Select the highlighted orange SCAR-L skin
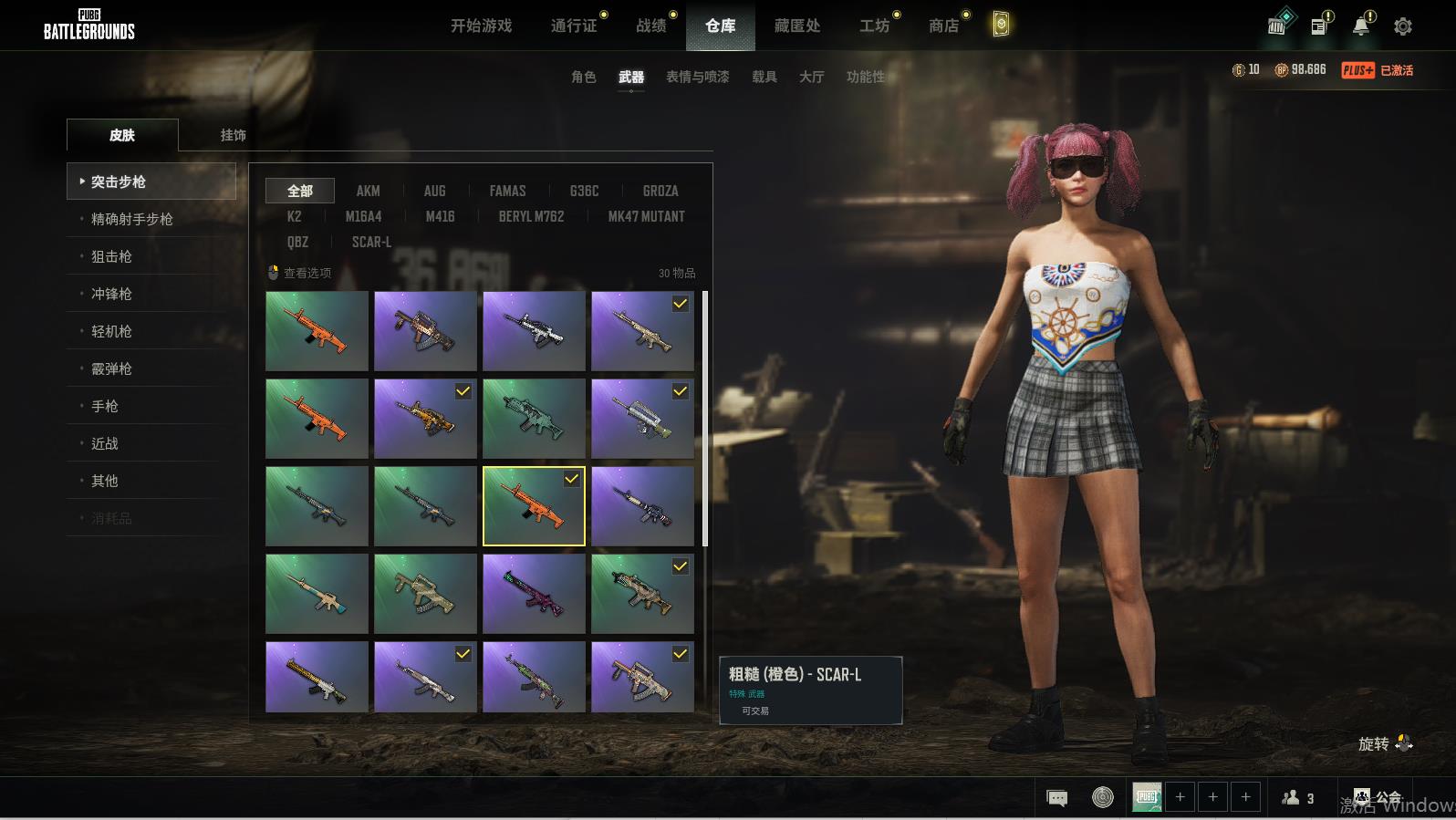Screen dimensions: 1456x820 [534, 506]
